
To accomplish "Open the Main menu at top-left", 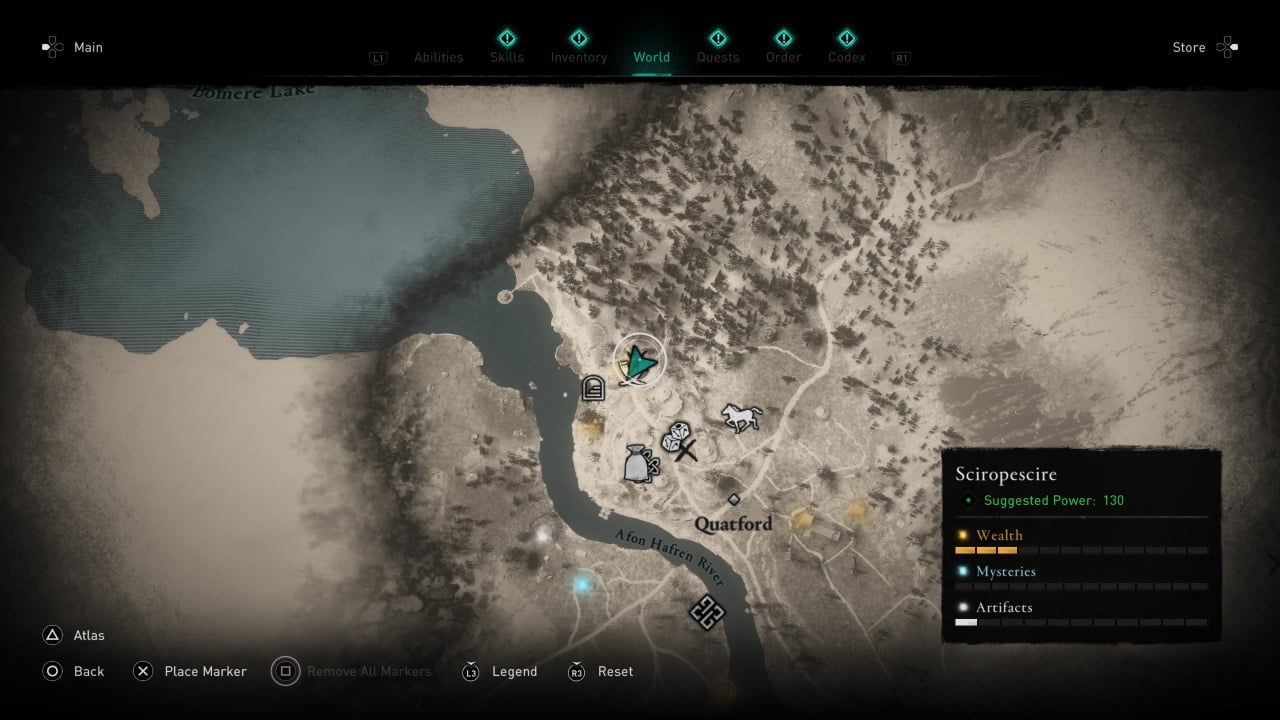I will 73,47.
